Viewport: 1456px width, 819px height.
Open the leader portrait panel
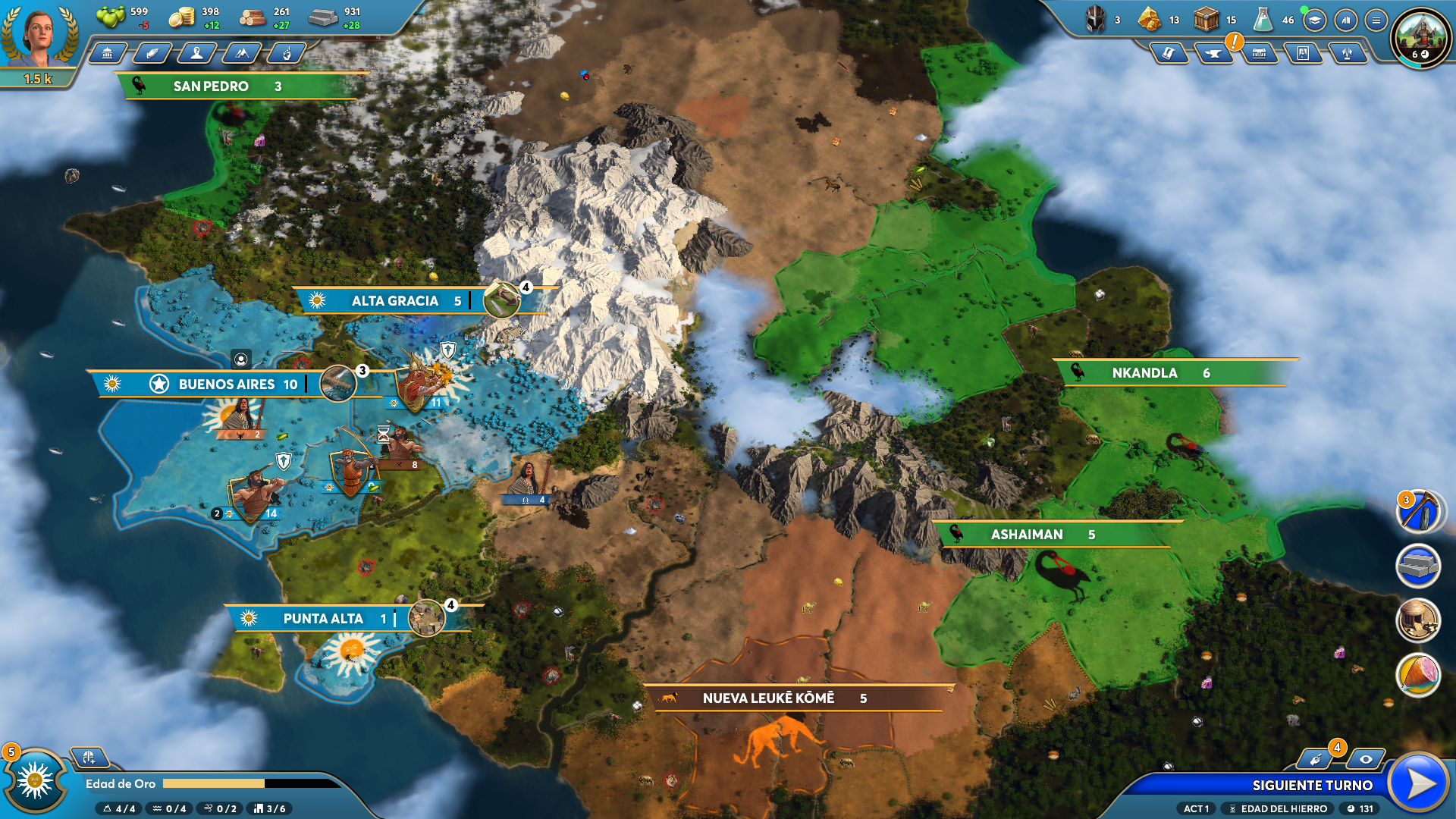coord(38,36)
